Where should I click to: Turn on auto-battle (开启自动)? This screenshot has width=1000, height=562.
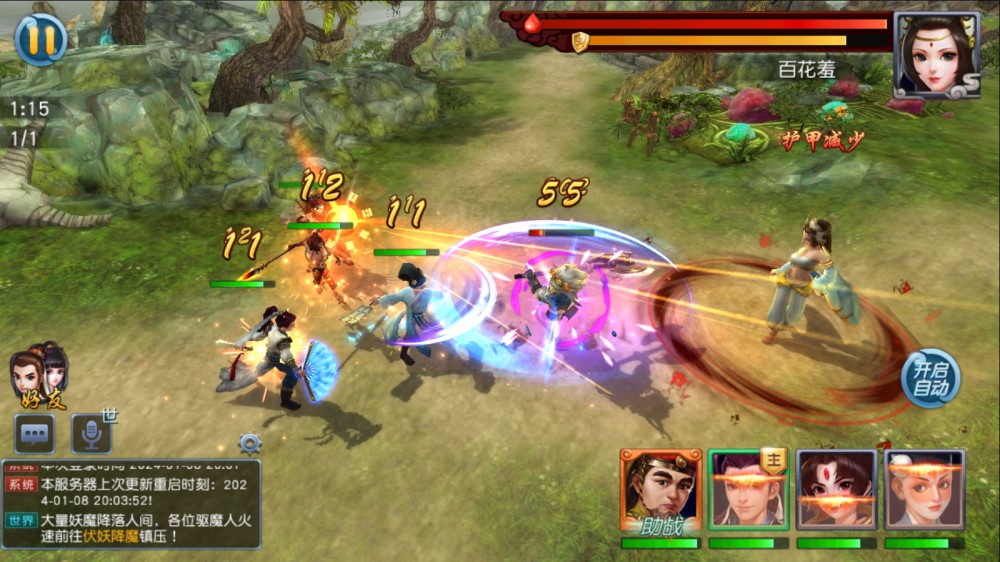click(x=930, y=378)
